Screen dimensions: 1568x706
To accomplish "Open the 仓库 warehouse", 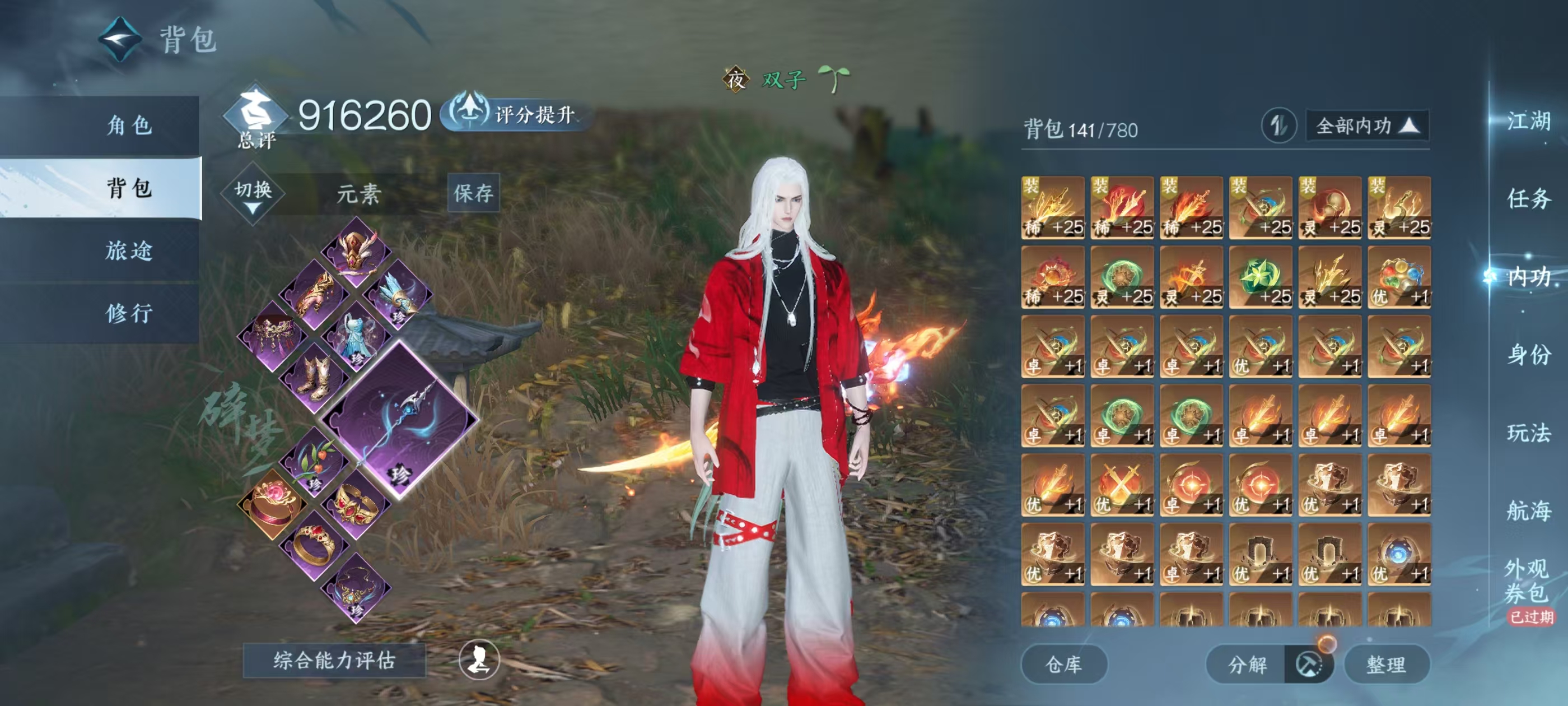I will point(1063,664).
